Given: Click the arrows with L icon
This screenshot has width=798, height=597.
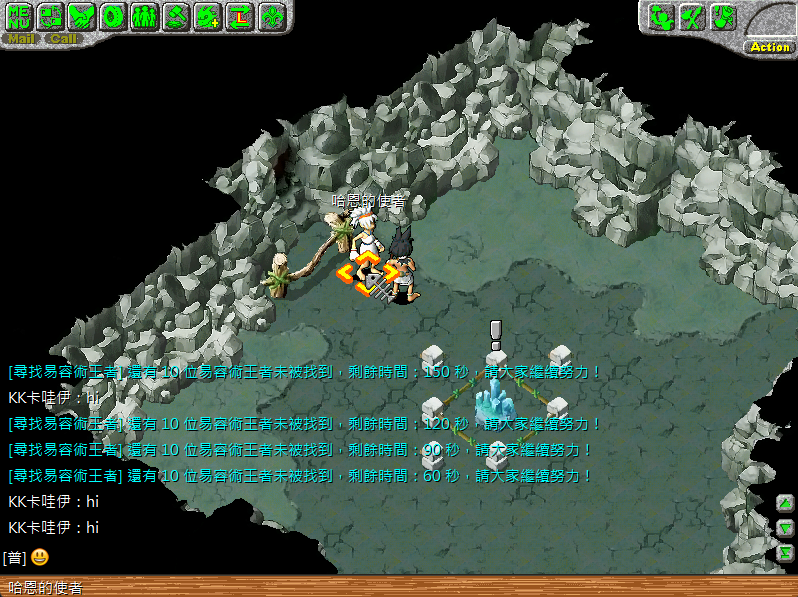Looking at the screenshot, I should [239, 16].
